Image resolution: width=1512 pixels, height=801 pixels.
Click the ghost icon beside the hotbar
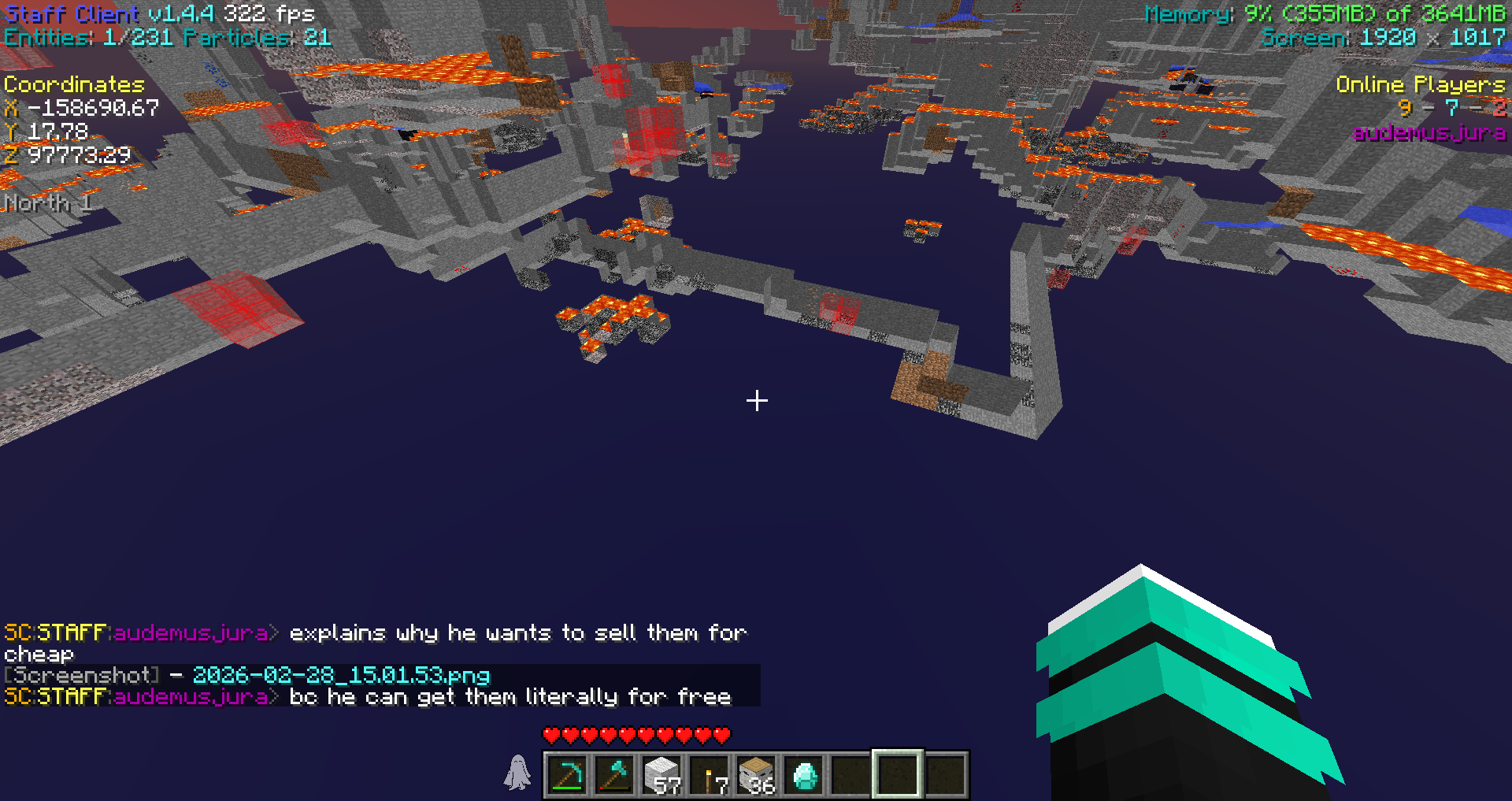pos(517,772)
